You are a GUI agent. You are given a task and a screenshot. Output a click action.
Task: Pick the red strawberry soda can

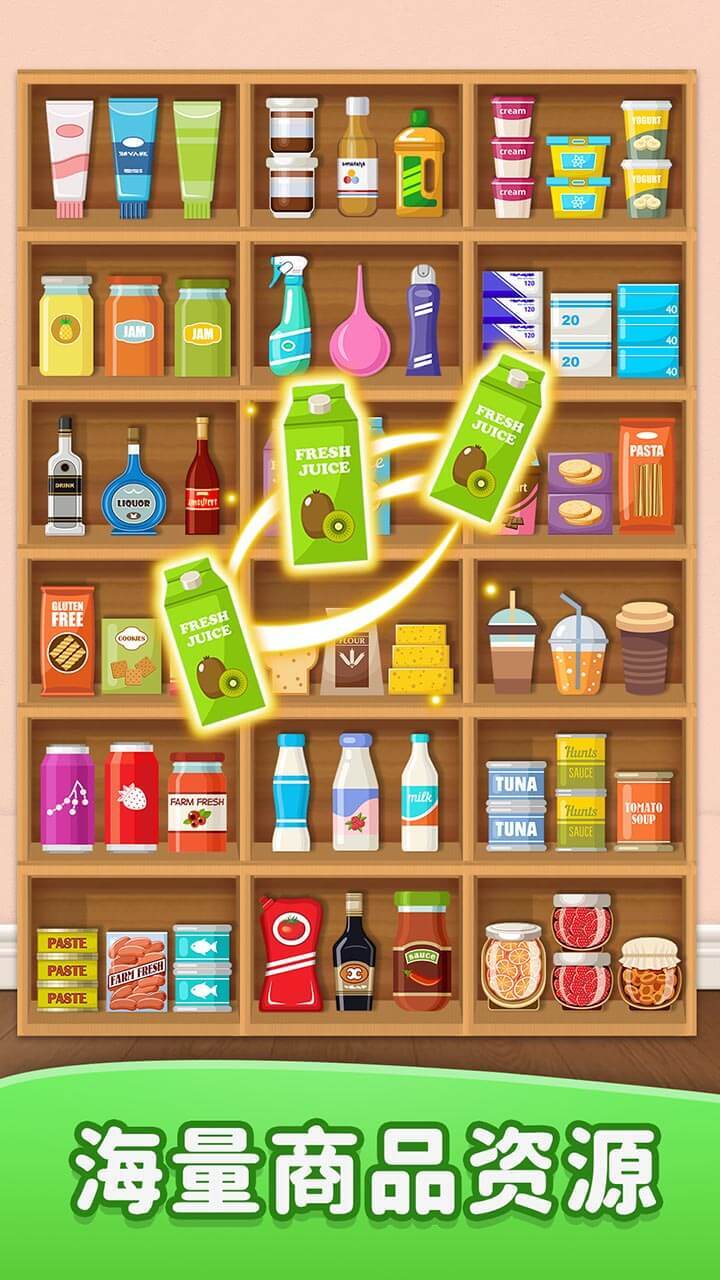(x=132, y=797)
